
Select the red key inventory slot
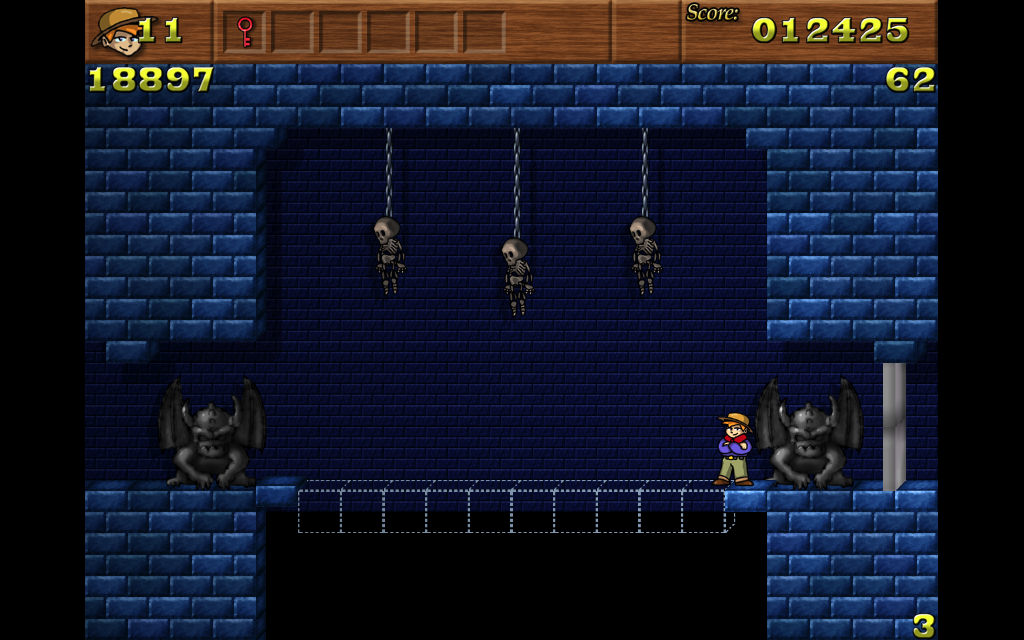tap(245, 32)
